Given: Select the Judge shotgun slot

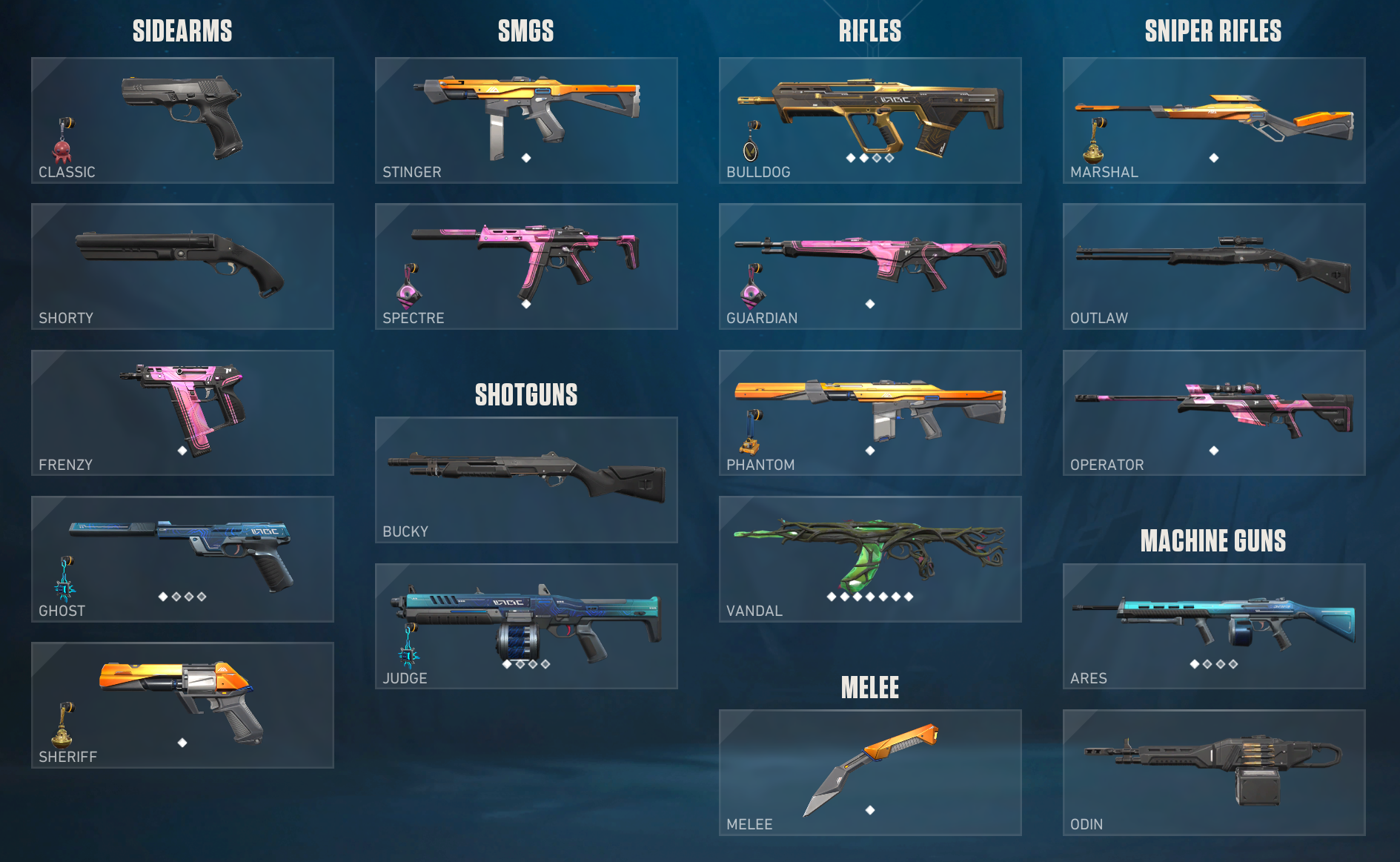Looking at the screenshot, I should 526,626.
